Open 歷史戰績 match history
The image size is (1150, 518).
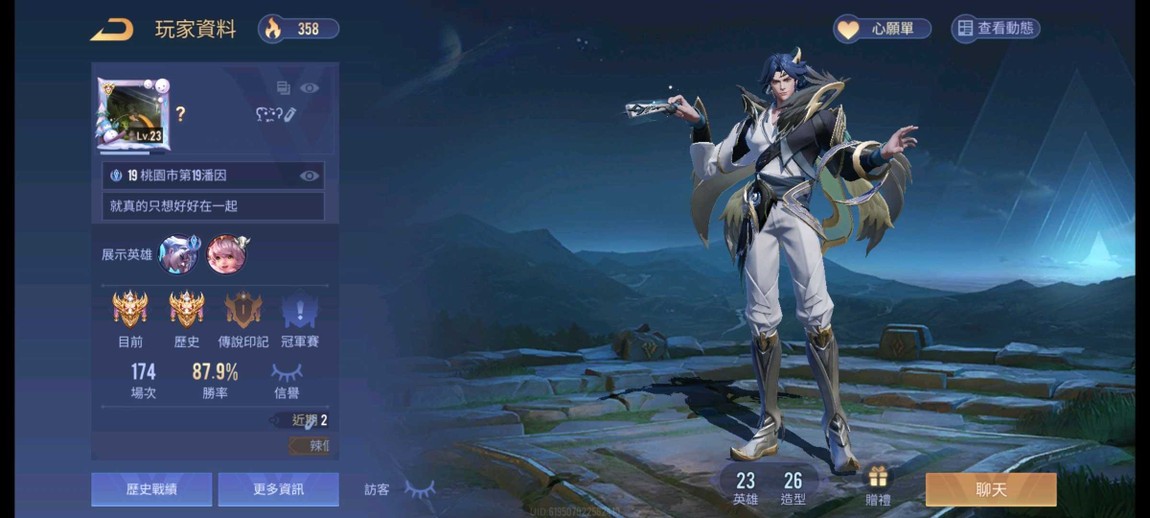pos(151,490)
